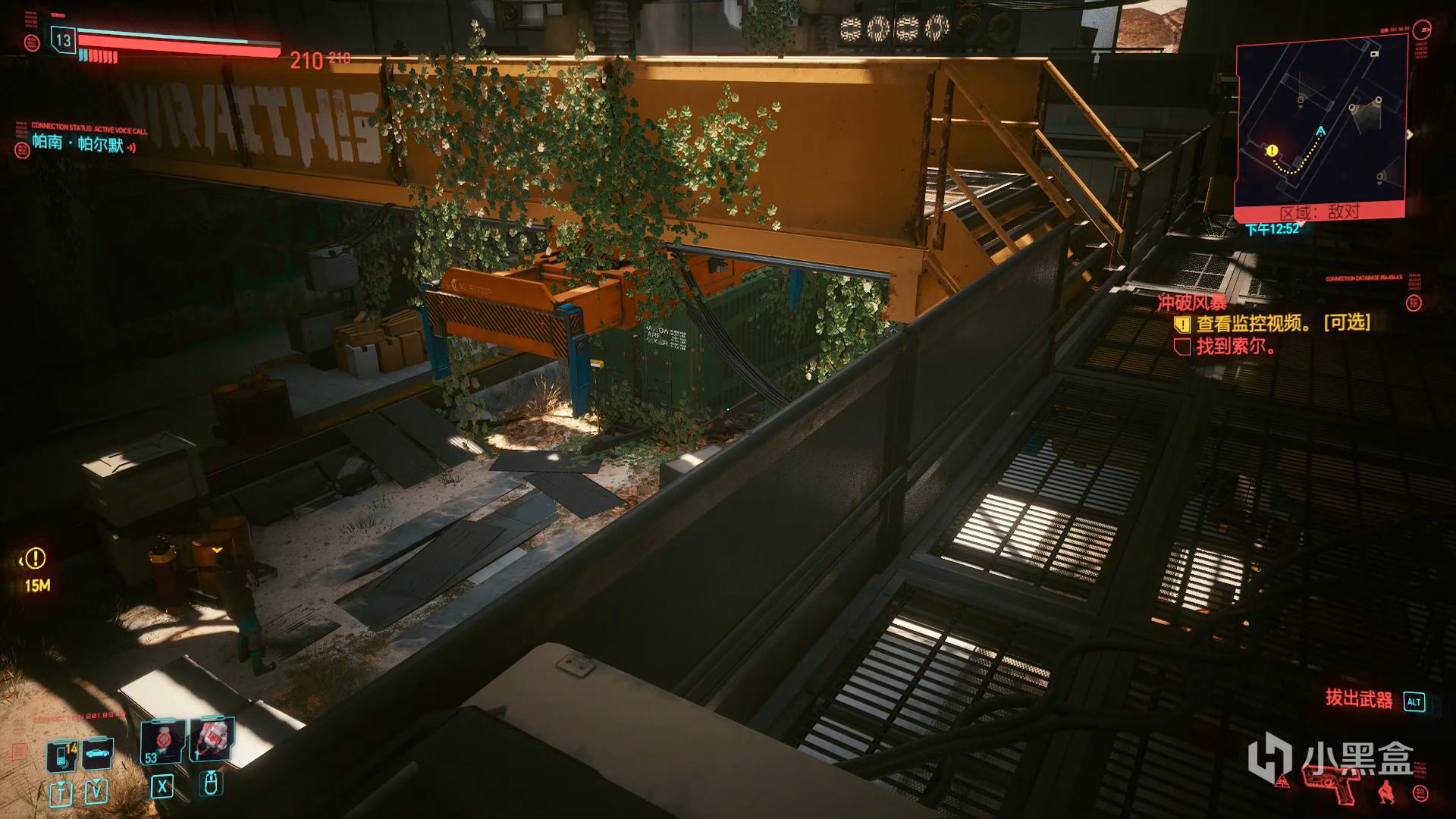The width and height of the screenshot is (1456, 819).
Task: Use the healing inhaler consumable slot
Action: point(162,742)
